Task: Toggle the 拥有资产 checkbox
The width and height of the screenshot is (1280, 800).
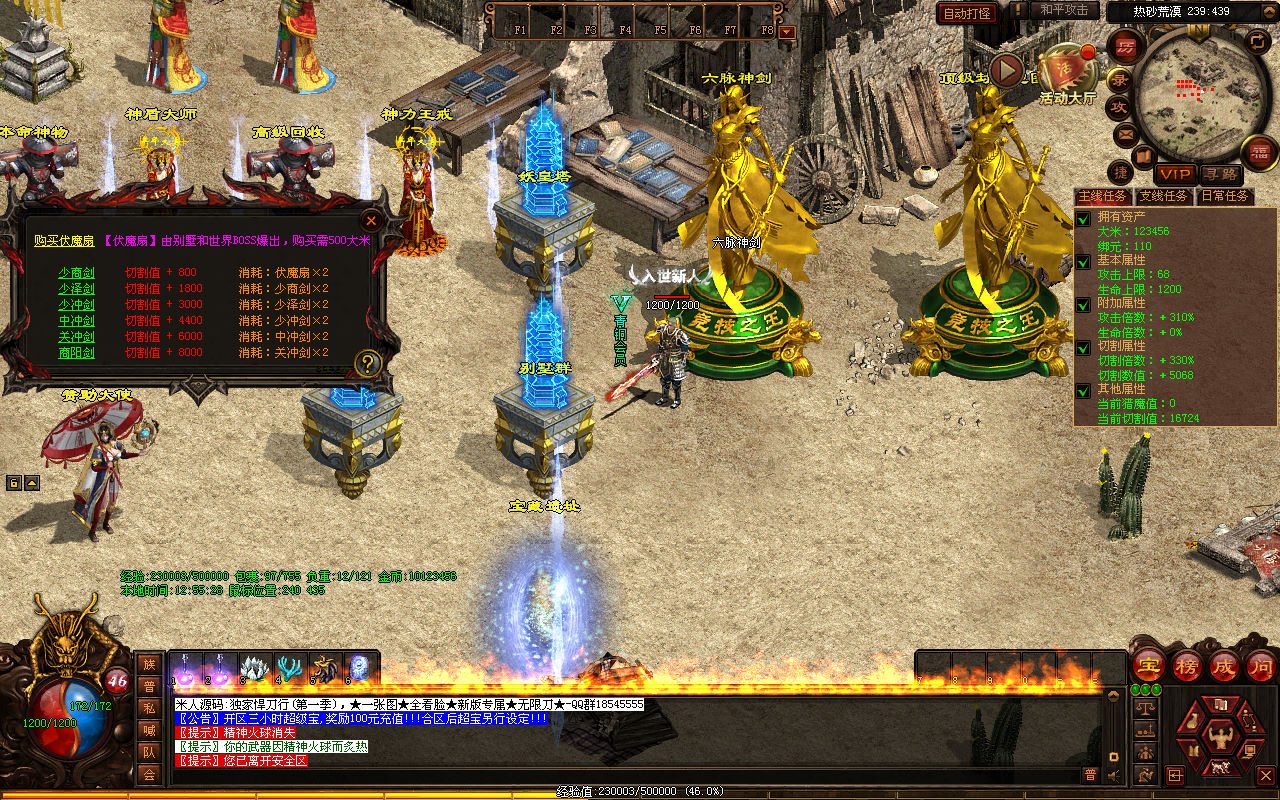Action: pyautogui.click(x=1083, y=219)
